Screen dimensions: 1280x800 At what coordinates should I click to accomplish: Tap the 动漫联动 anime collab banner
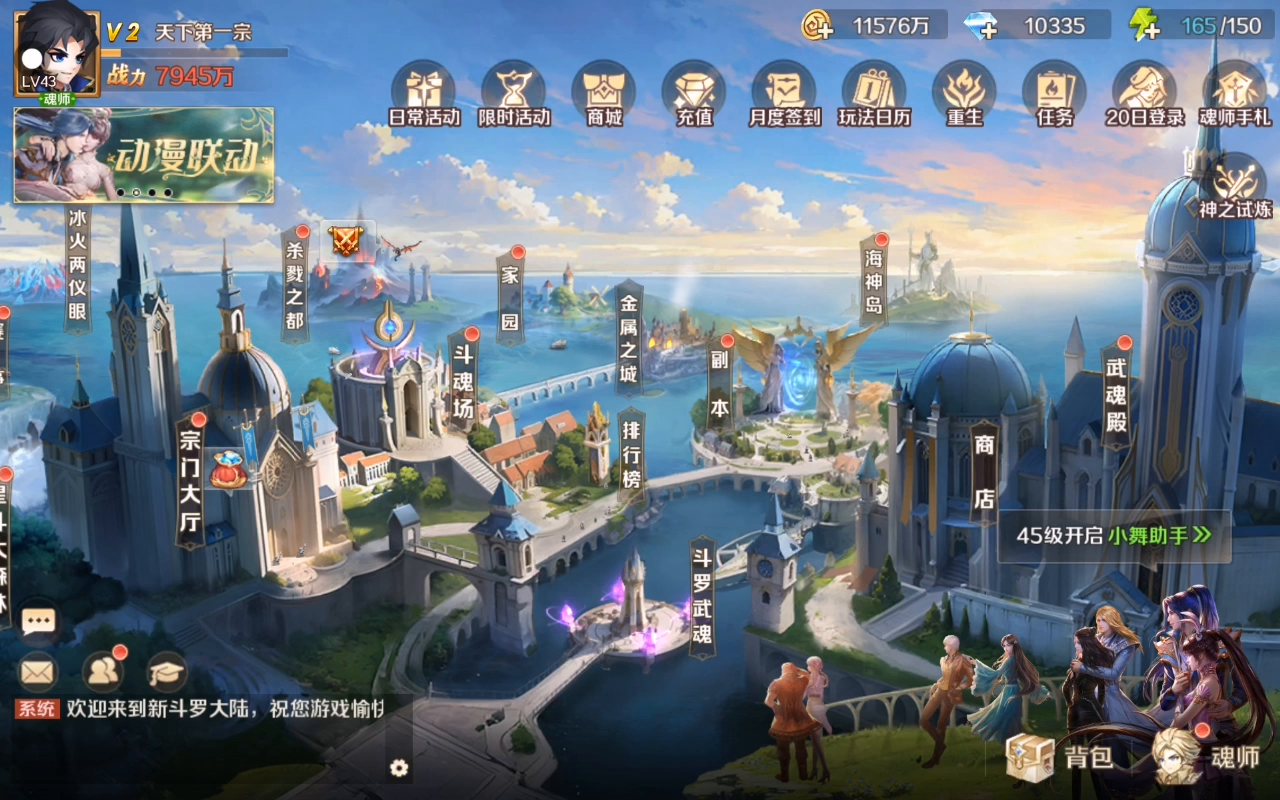point(144,155)
